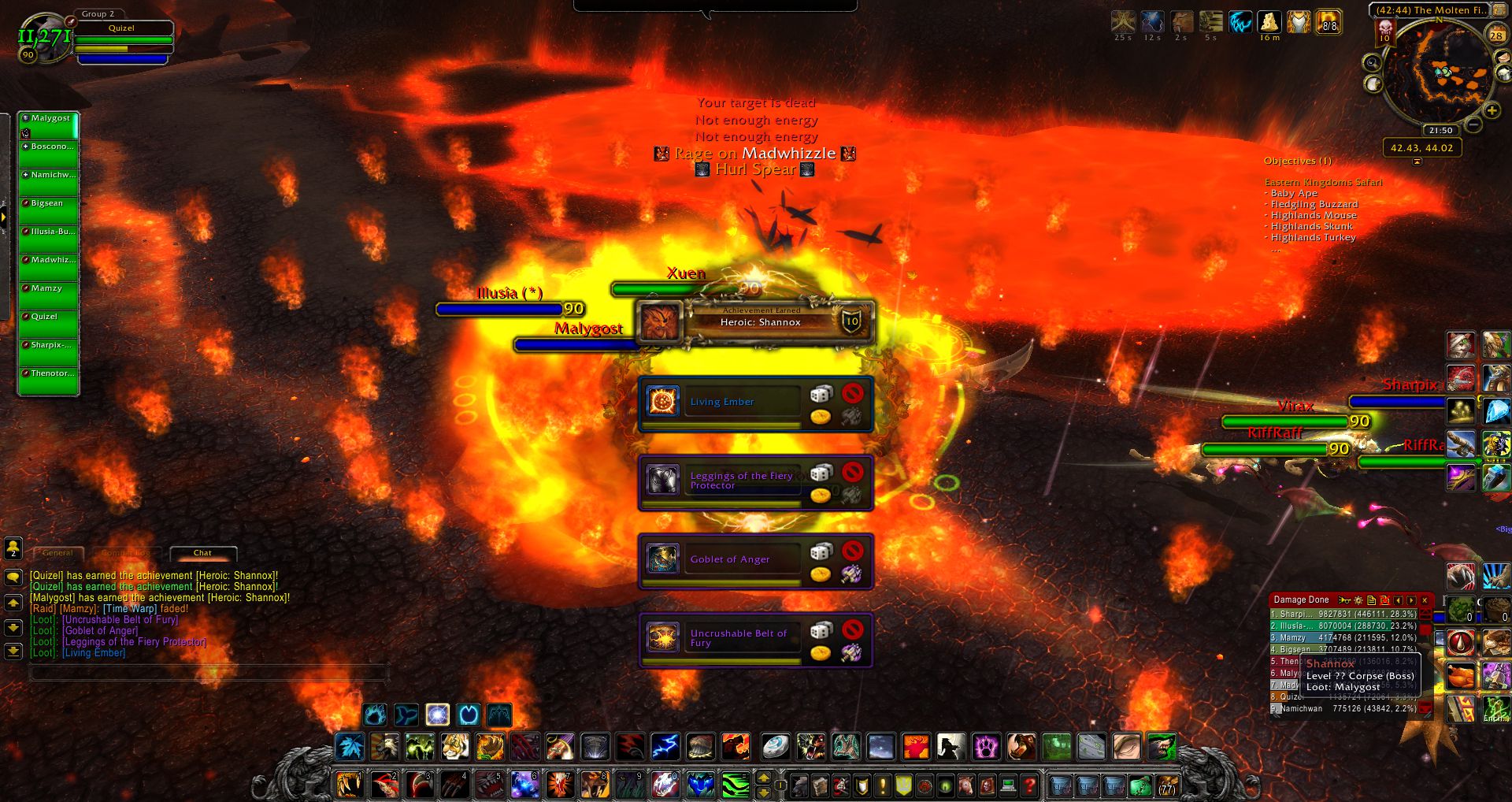This screenshot has height=802, width=1512.
Task: Zoom in on the minimap with the plus icon
Action: coord(1492,110)
